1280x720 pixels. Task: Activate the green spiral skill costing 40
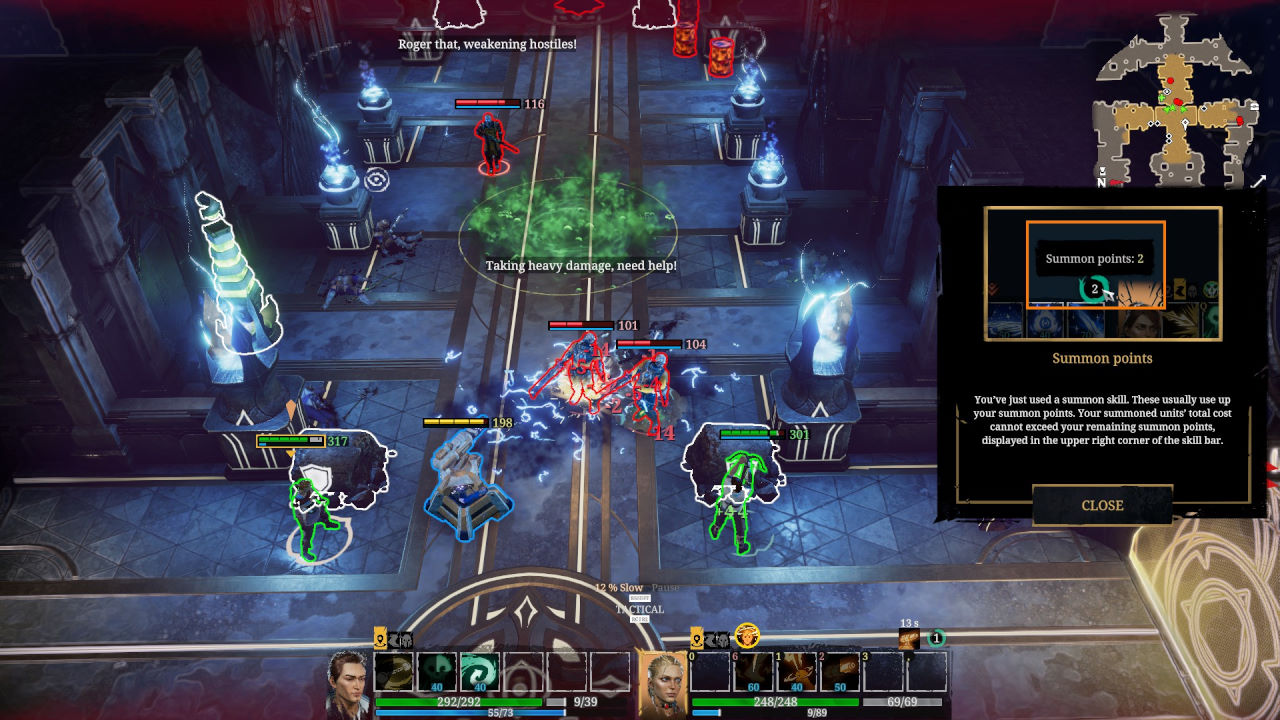tap(480, 672)
